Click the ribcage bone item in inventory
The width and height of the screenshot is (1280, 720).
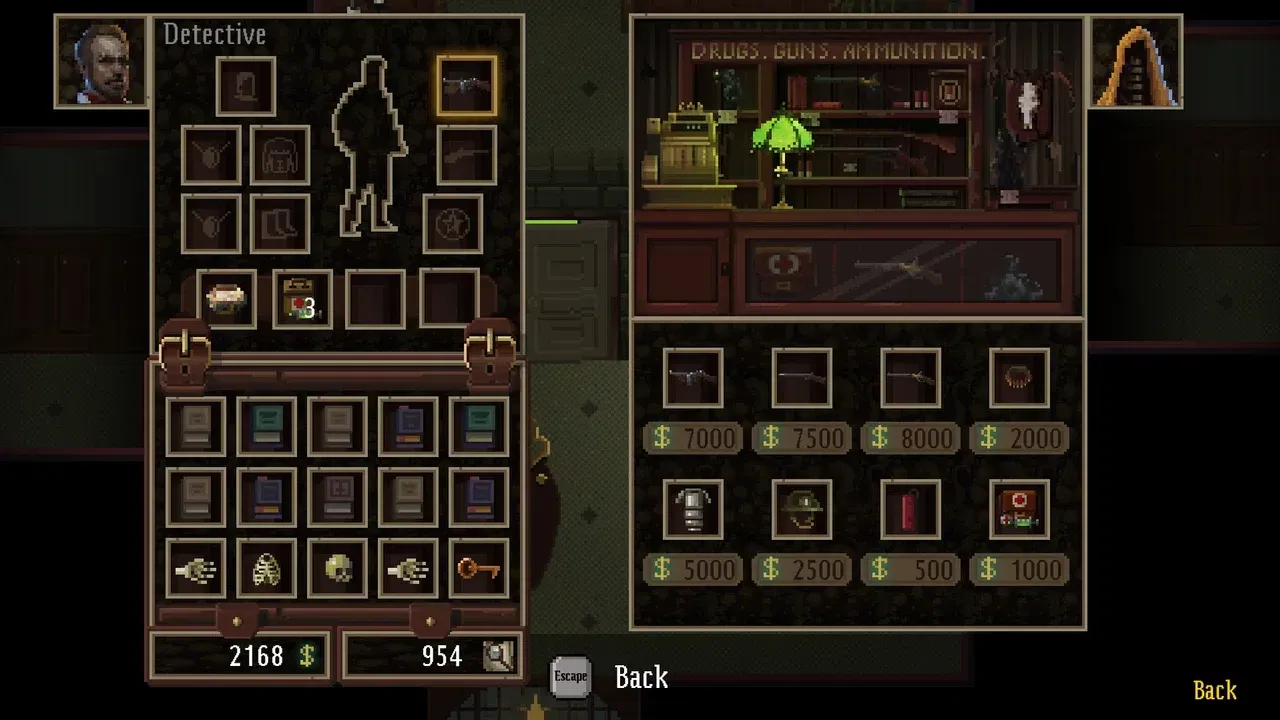click(266, 568)
